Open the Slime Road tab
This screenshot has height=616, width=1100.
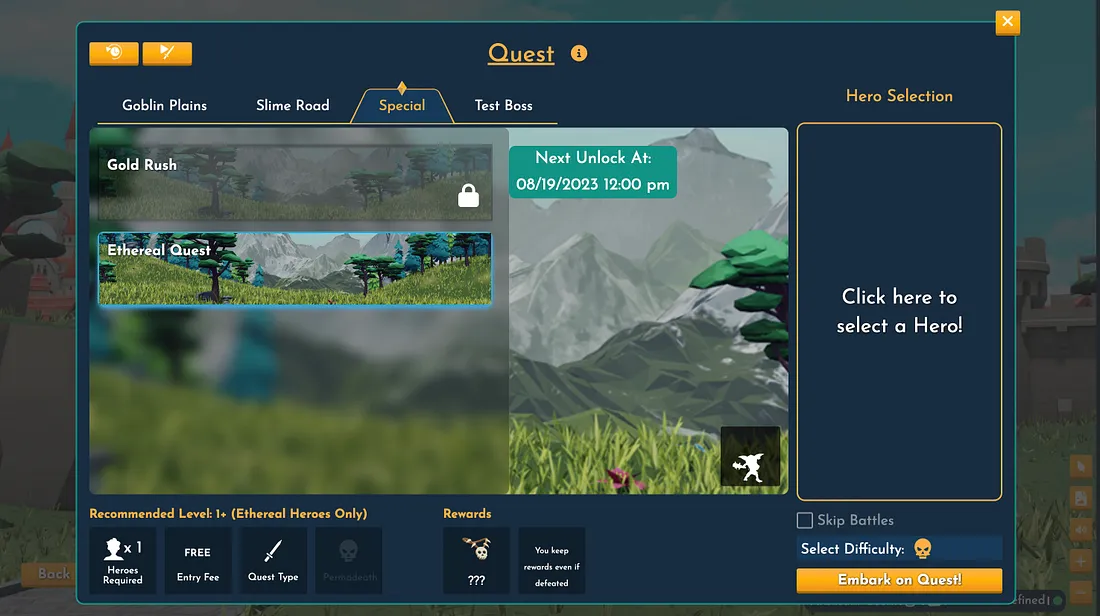[x=292, y=105]
